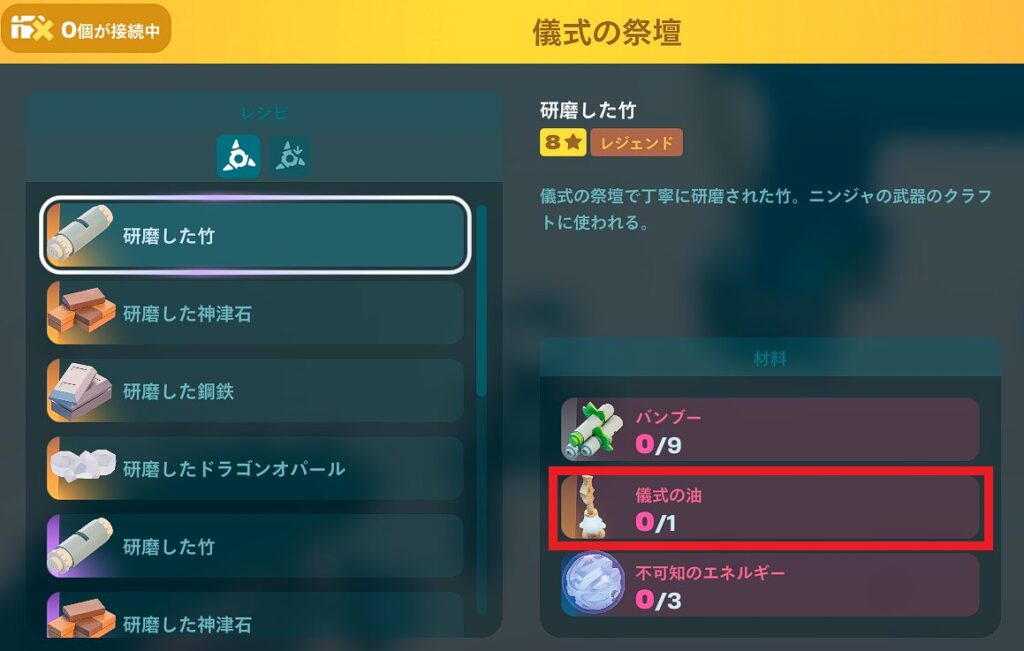Select the purple-tinted 研磨した竹 recipe
Screen dimensions: 1024x651
254,546
